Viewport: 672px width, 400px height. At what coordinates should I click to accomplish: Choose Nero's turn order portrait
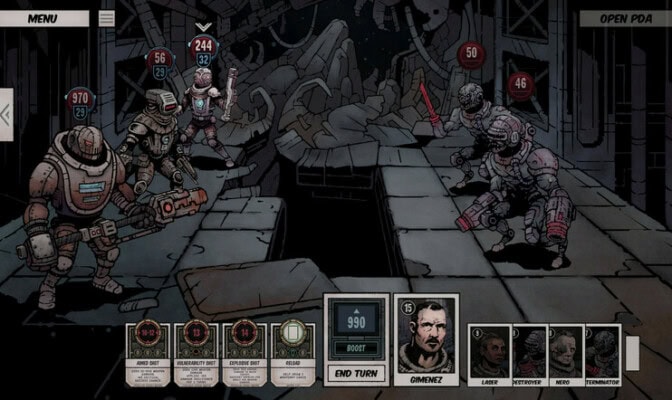(x=567, y=353)
